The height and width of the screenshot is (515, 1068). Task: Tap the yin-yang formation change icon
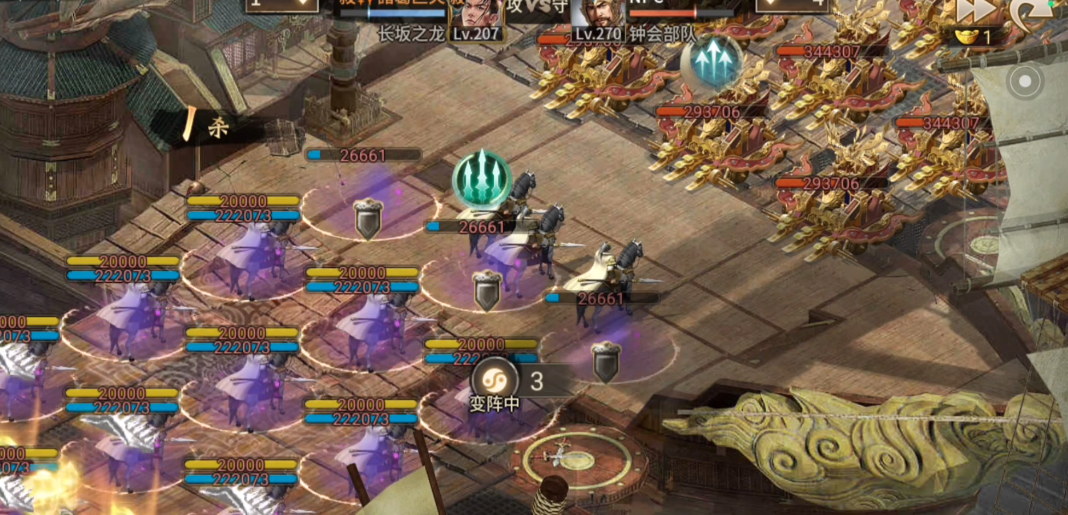(494, 381)
